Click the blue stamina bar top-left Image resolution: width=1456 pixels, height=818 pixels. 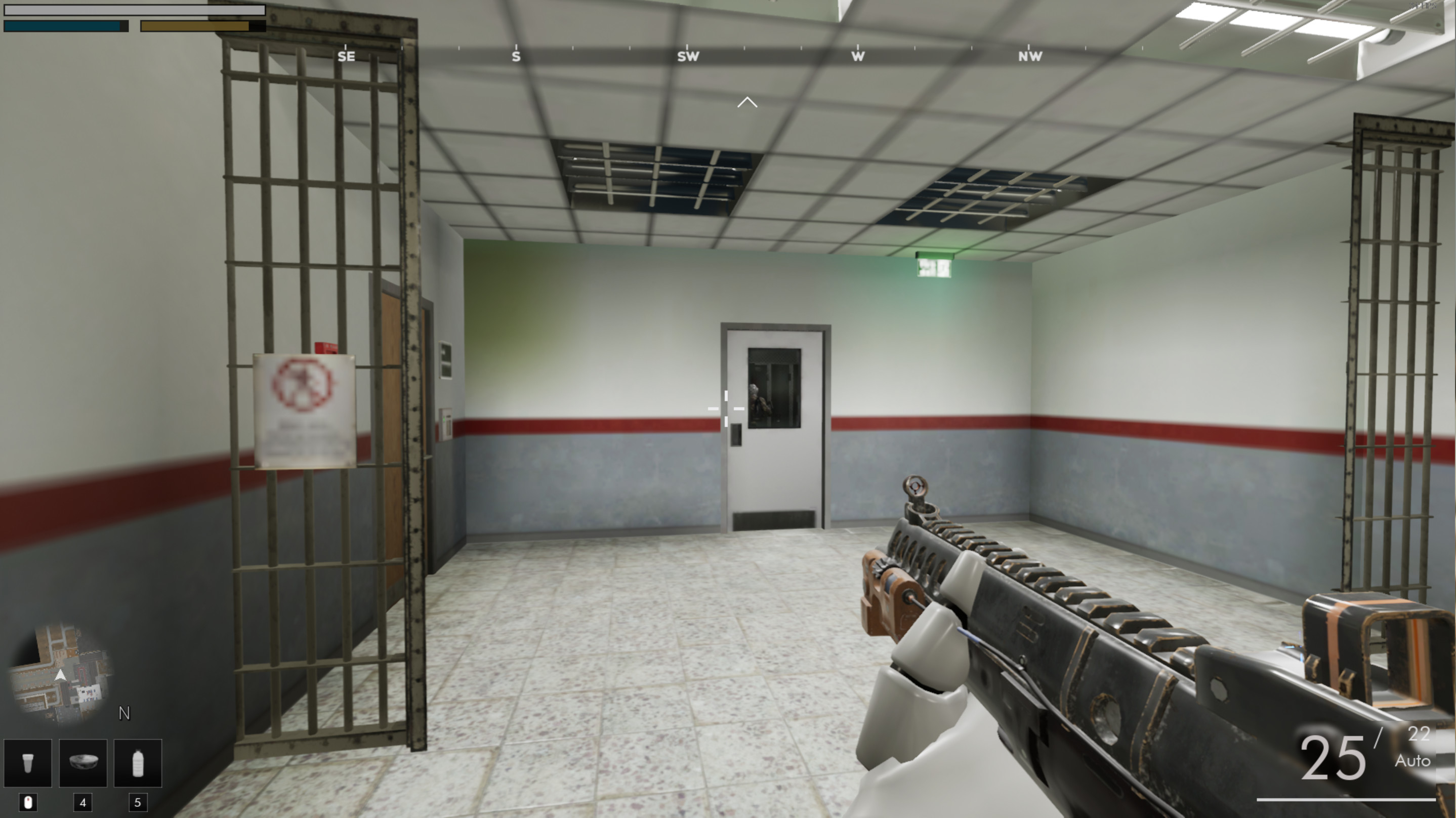[64, 25]
